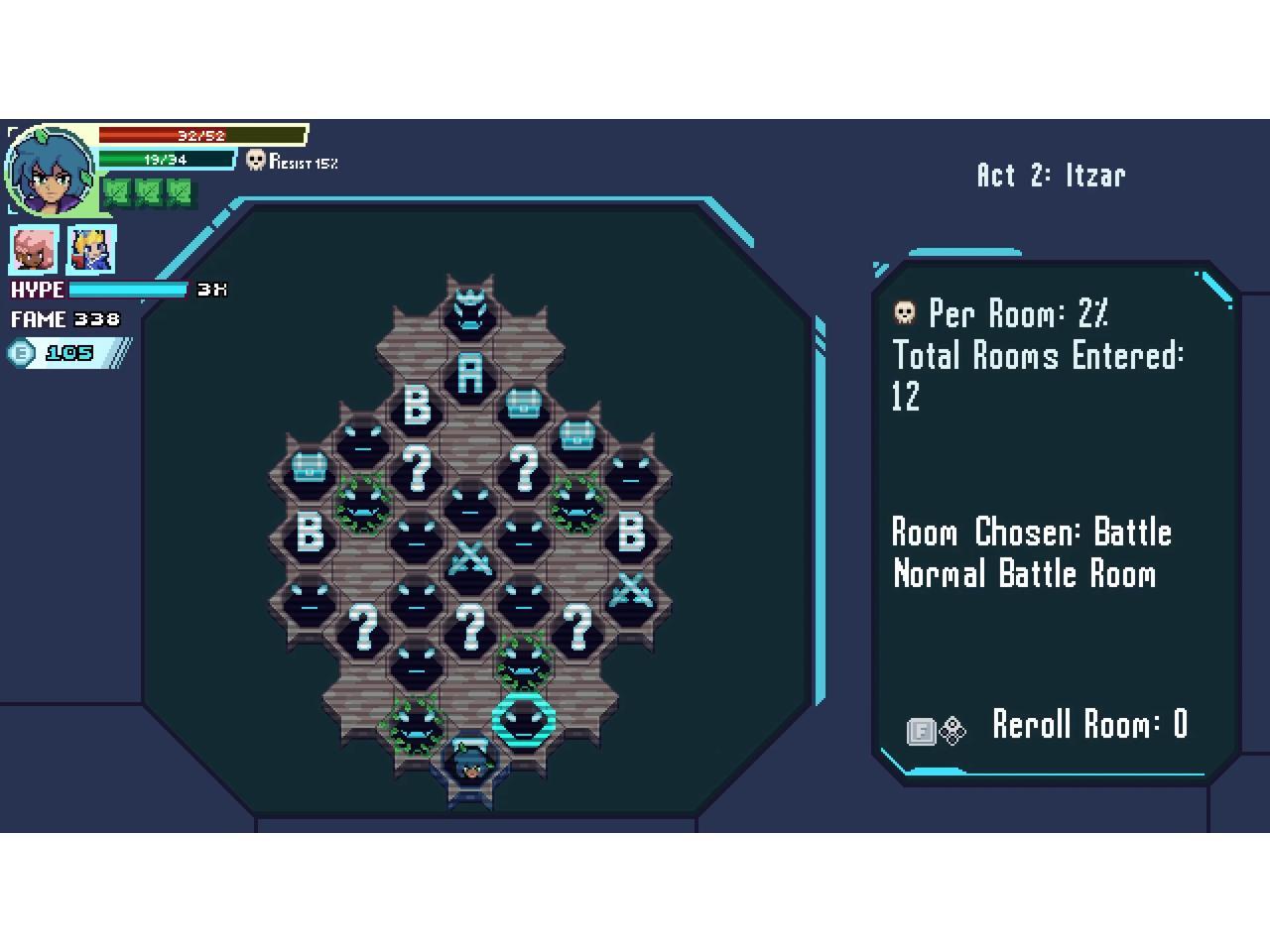Screen dimensions: 1270x952
Task: Select the blonde ally portrait
Action: [91, 249]
